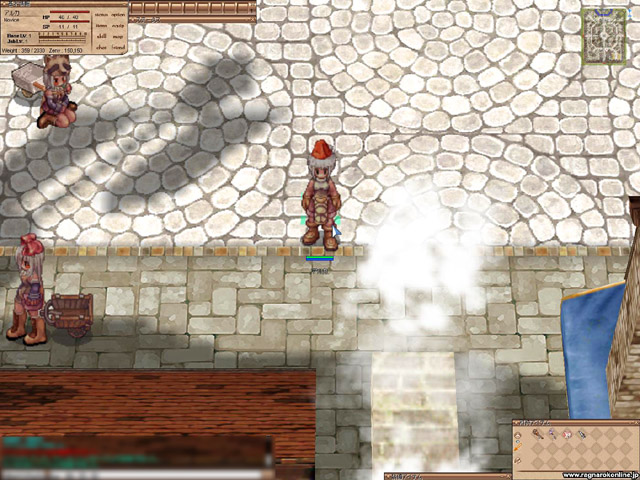
Task: Select the fourth inventory item, dark blade
Action: [x=582, y=435]
